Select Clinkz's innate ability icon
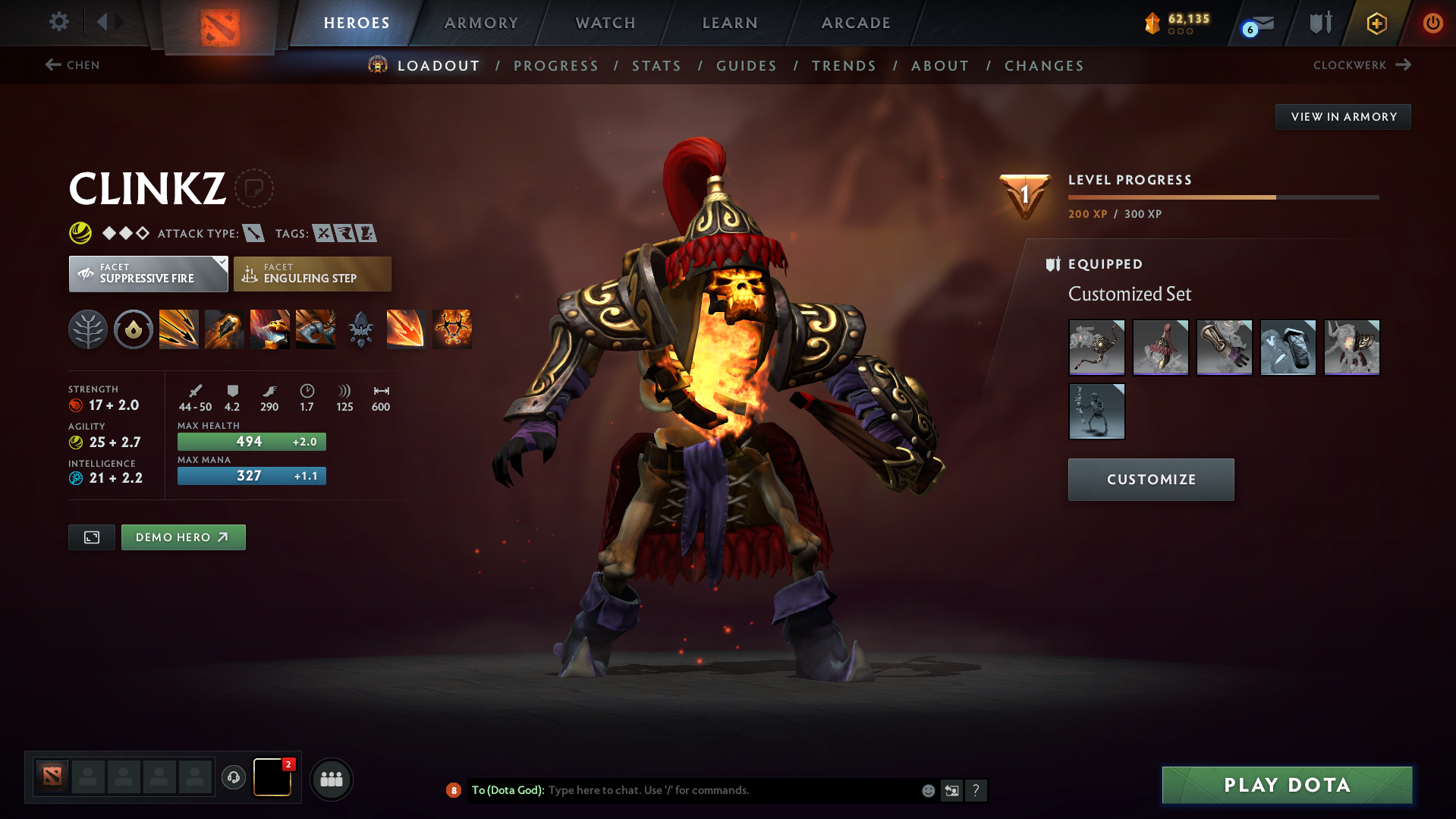1456x819 pixels. click(134, 329)
